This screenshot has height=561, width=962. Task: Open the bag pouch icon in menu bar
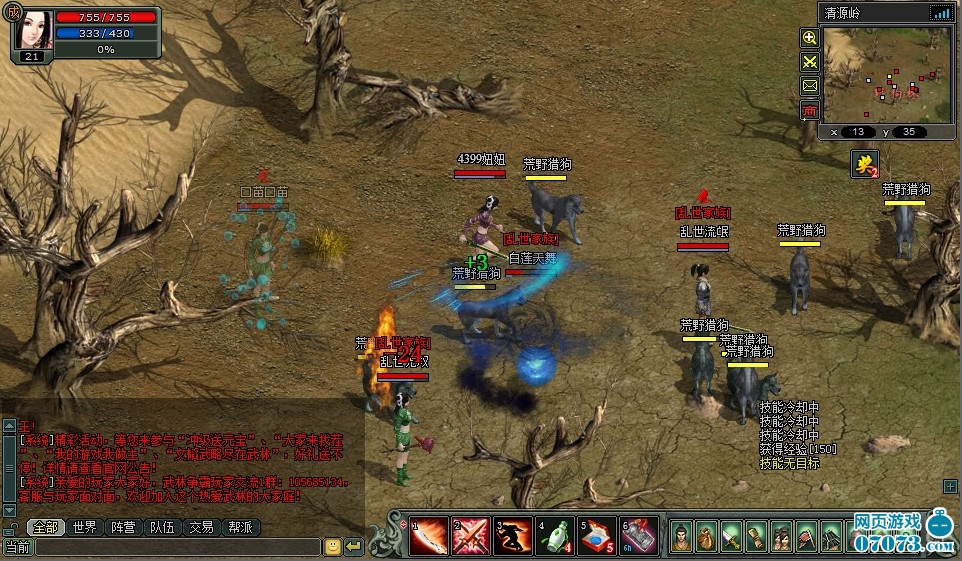(x=707, y=537)
